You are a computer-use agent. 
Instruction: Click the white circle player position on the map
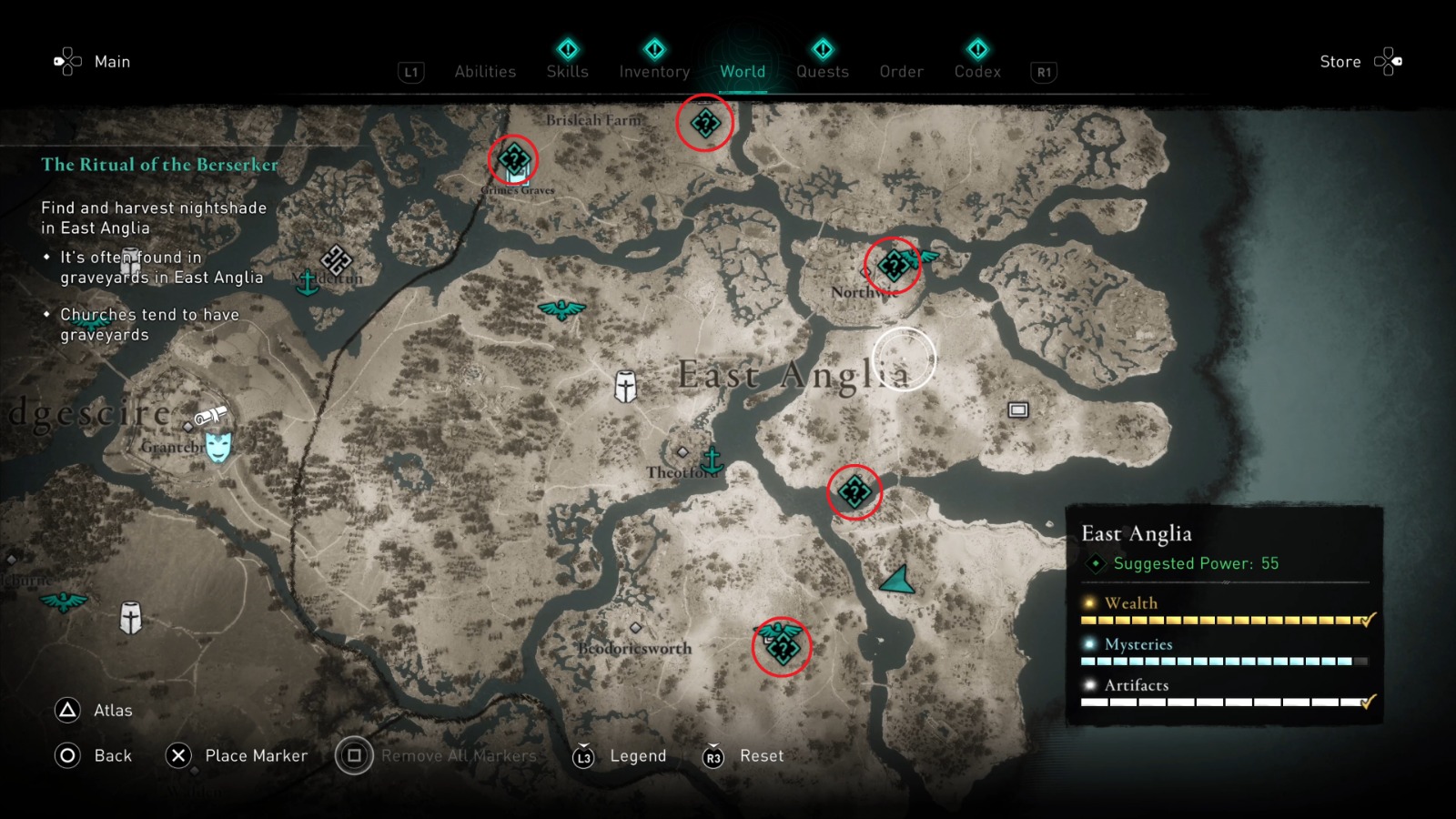click(904, 357)
